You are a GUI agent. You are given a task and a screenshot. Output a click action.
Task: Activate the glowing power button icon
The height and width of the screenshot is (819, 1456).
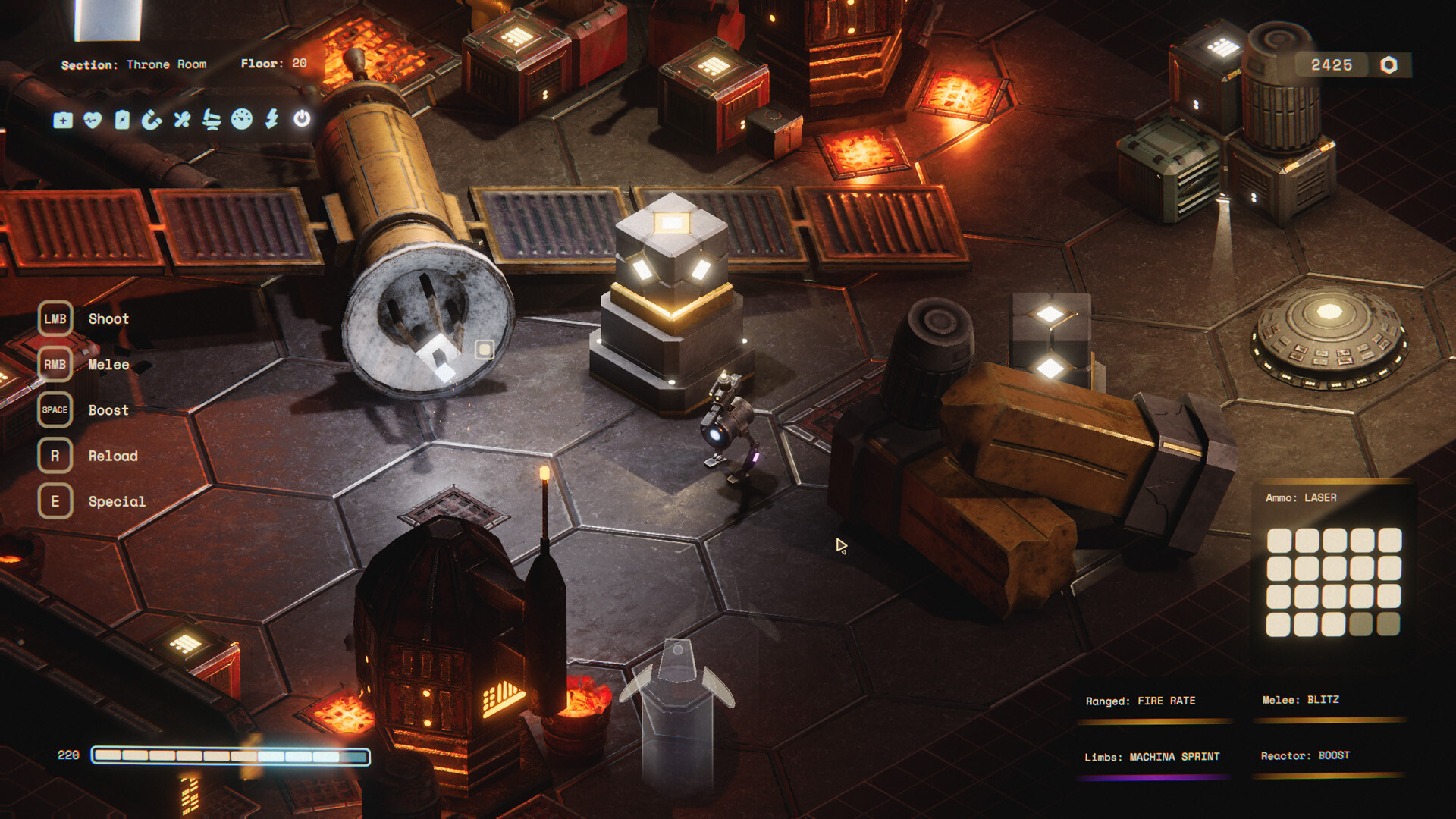pos(302,118)
